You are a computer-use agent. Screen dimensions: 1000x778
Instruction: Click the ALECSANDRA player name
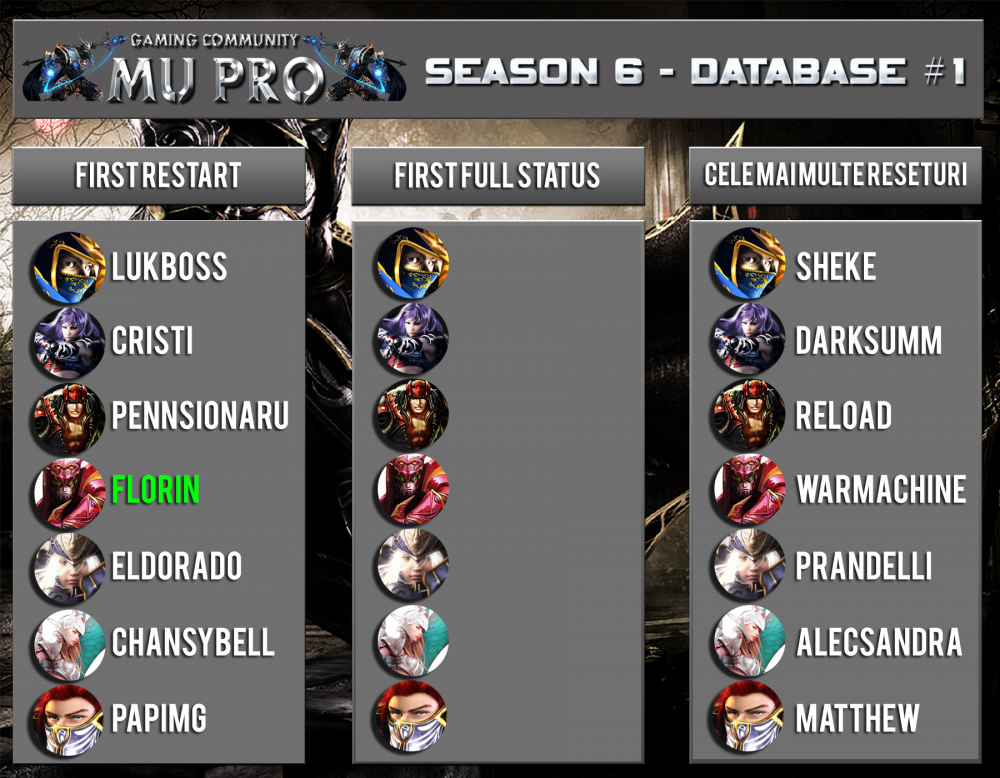pos(879,642)
